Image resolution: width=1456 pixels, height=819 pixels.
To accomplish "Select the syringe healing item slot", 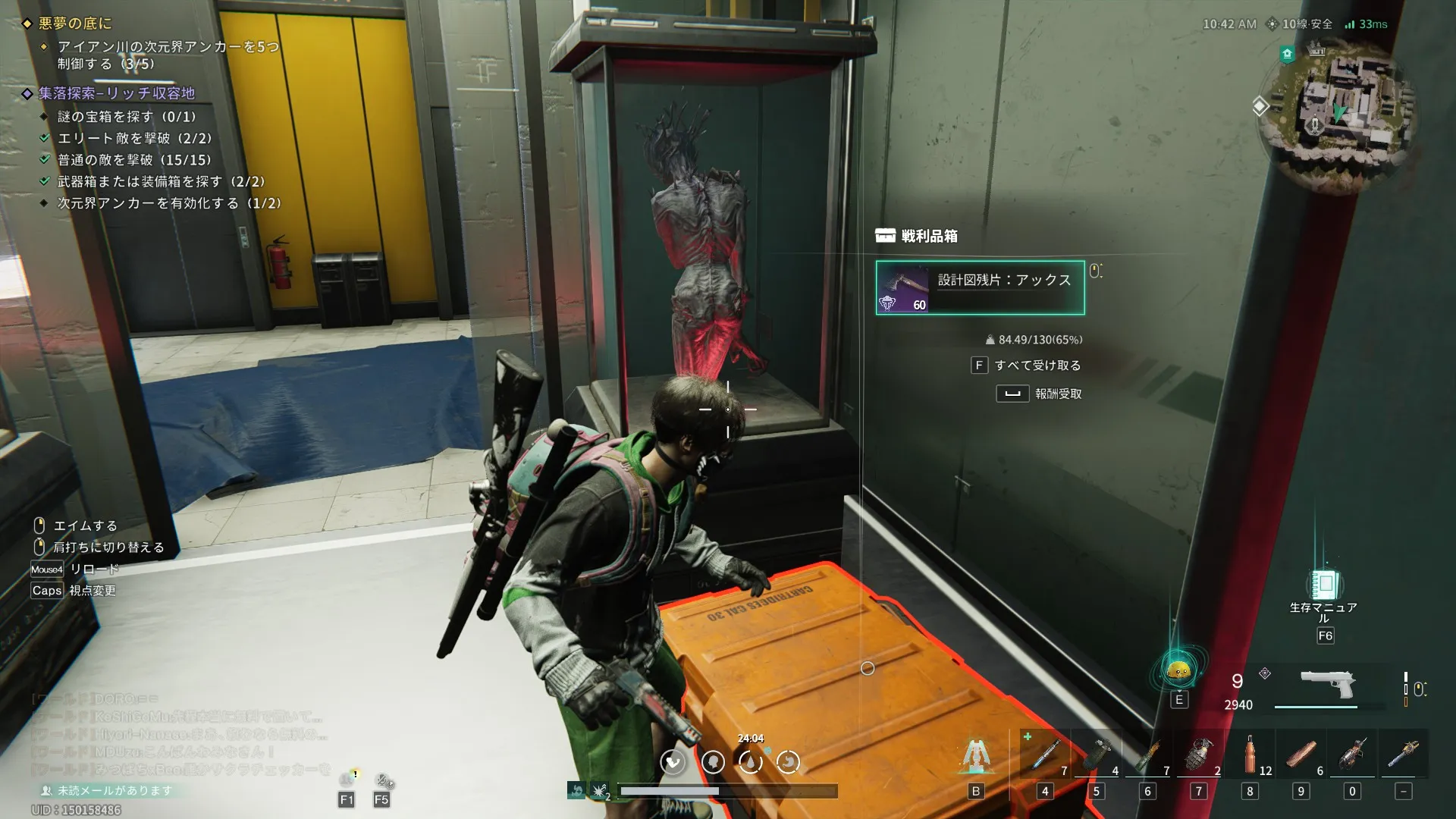I will pyautogui.click(x=1045, y=755).
